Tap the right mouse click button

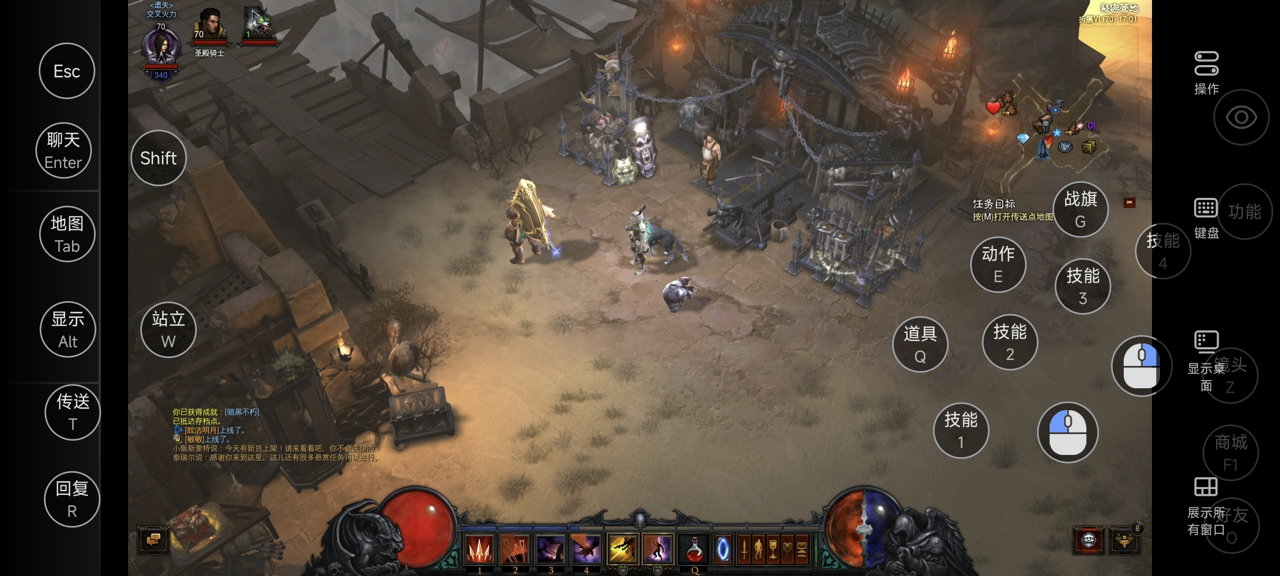tap(1142, 366)
